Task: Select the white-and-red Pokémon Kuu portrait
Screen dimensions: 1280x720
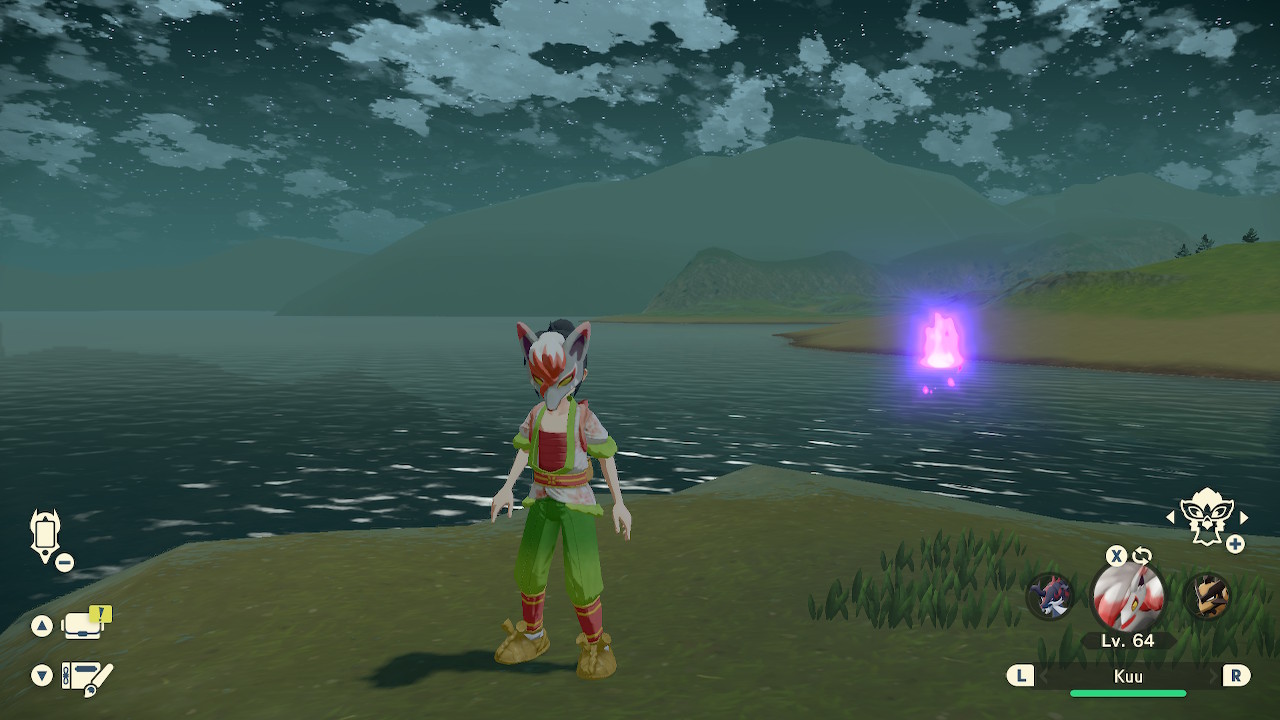Action: point(1128,597)
